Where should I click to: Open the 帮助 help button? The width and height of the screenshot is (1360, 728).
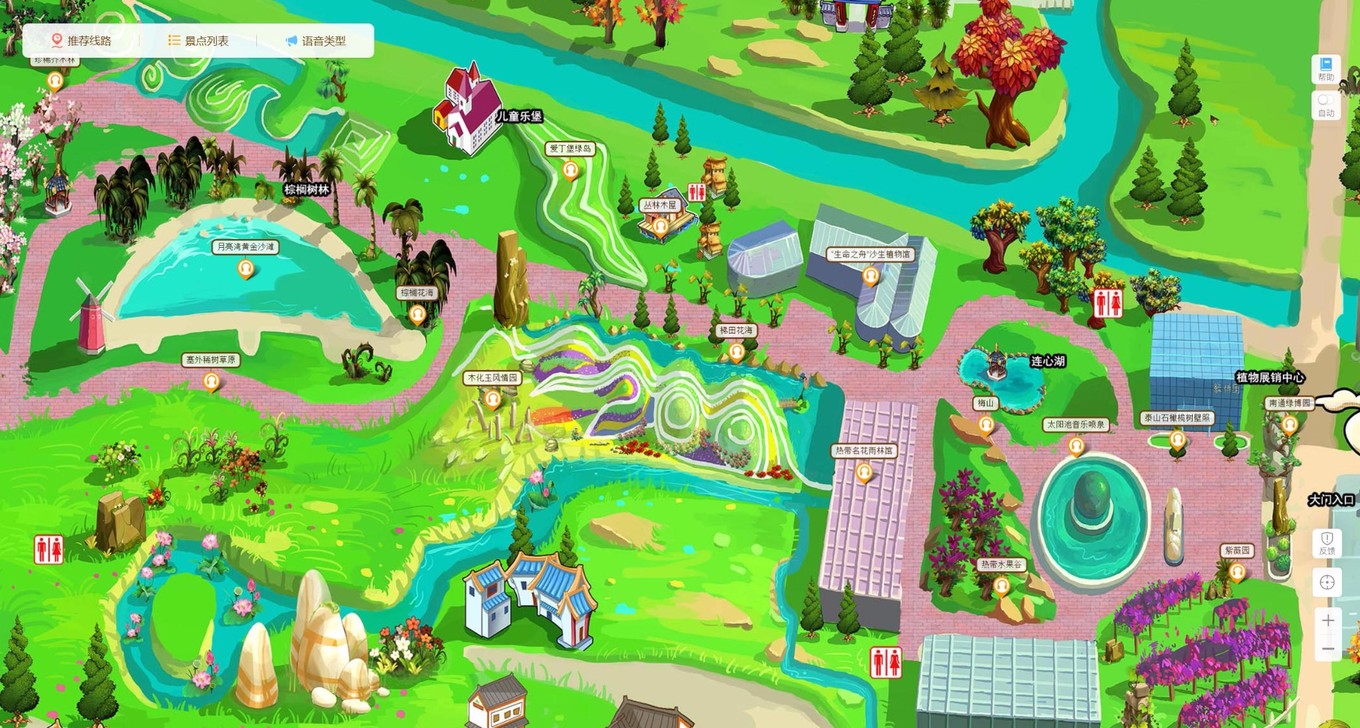(x=1326, y=68)
